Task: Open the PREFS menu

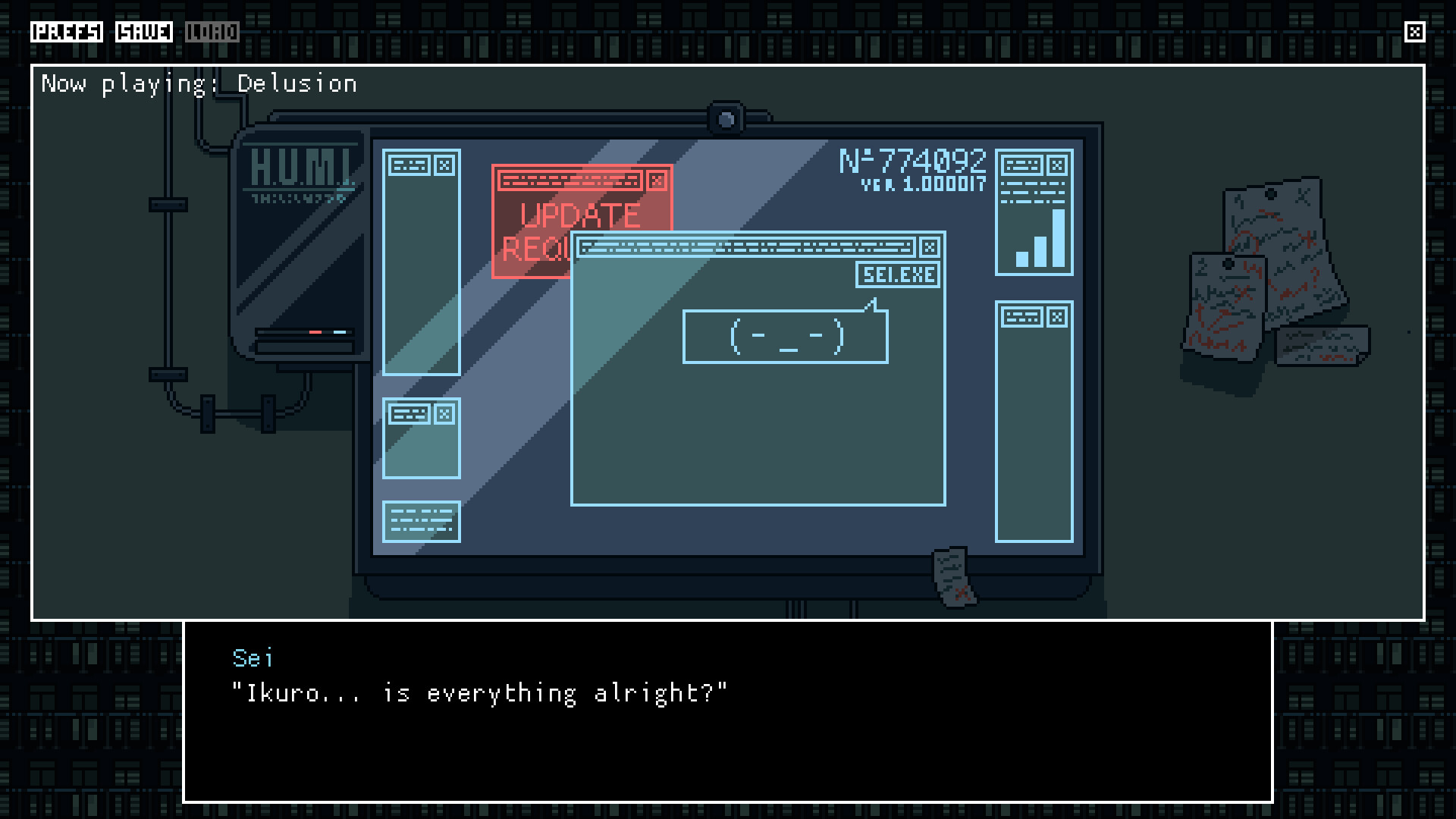Action: tap(68, 32)
